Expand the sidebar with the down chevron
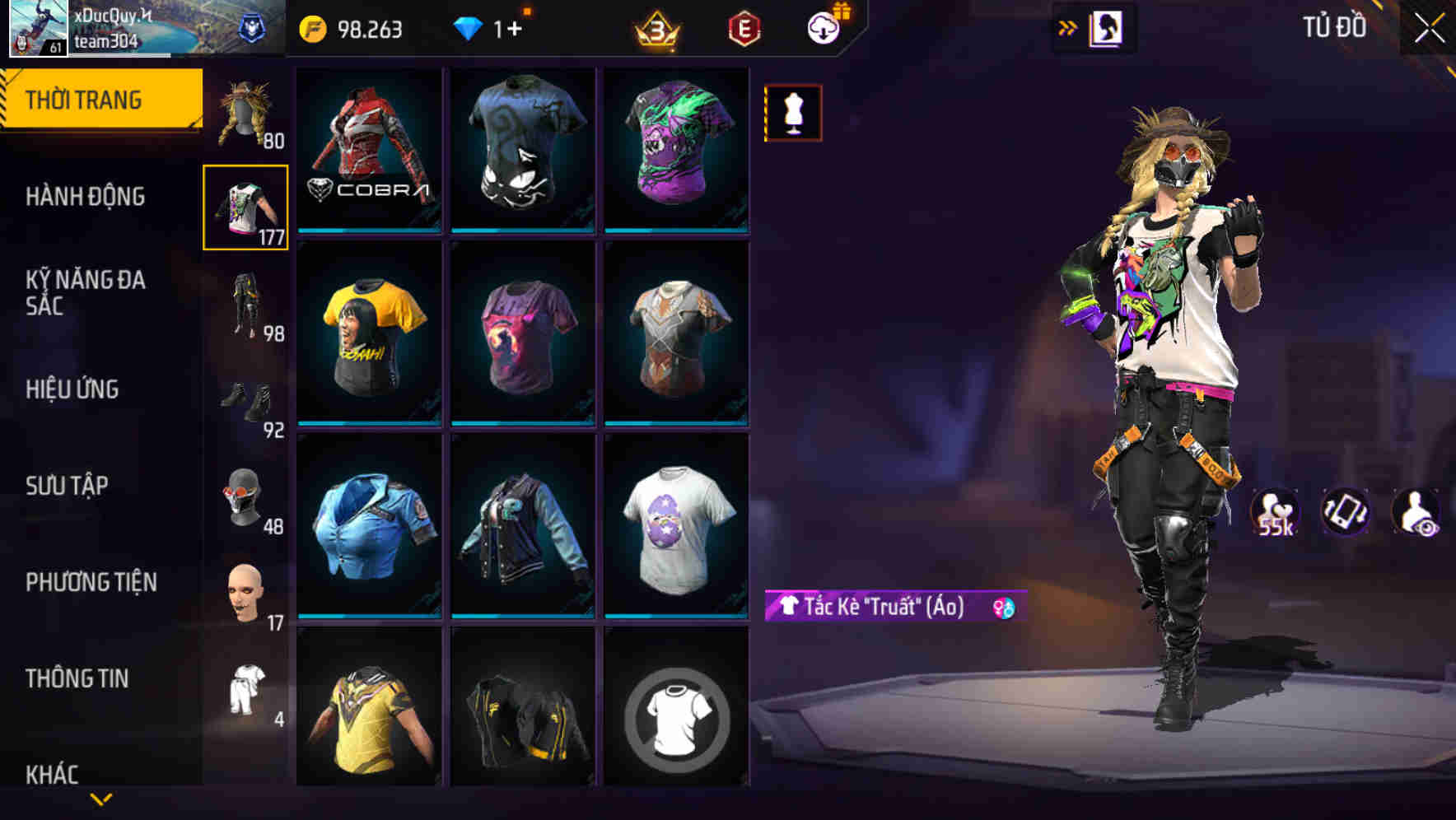 tap(101, 798)
